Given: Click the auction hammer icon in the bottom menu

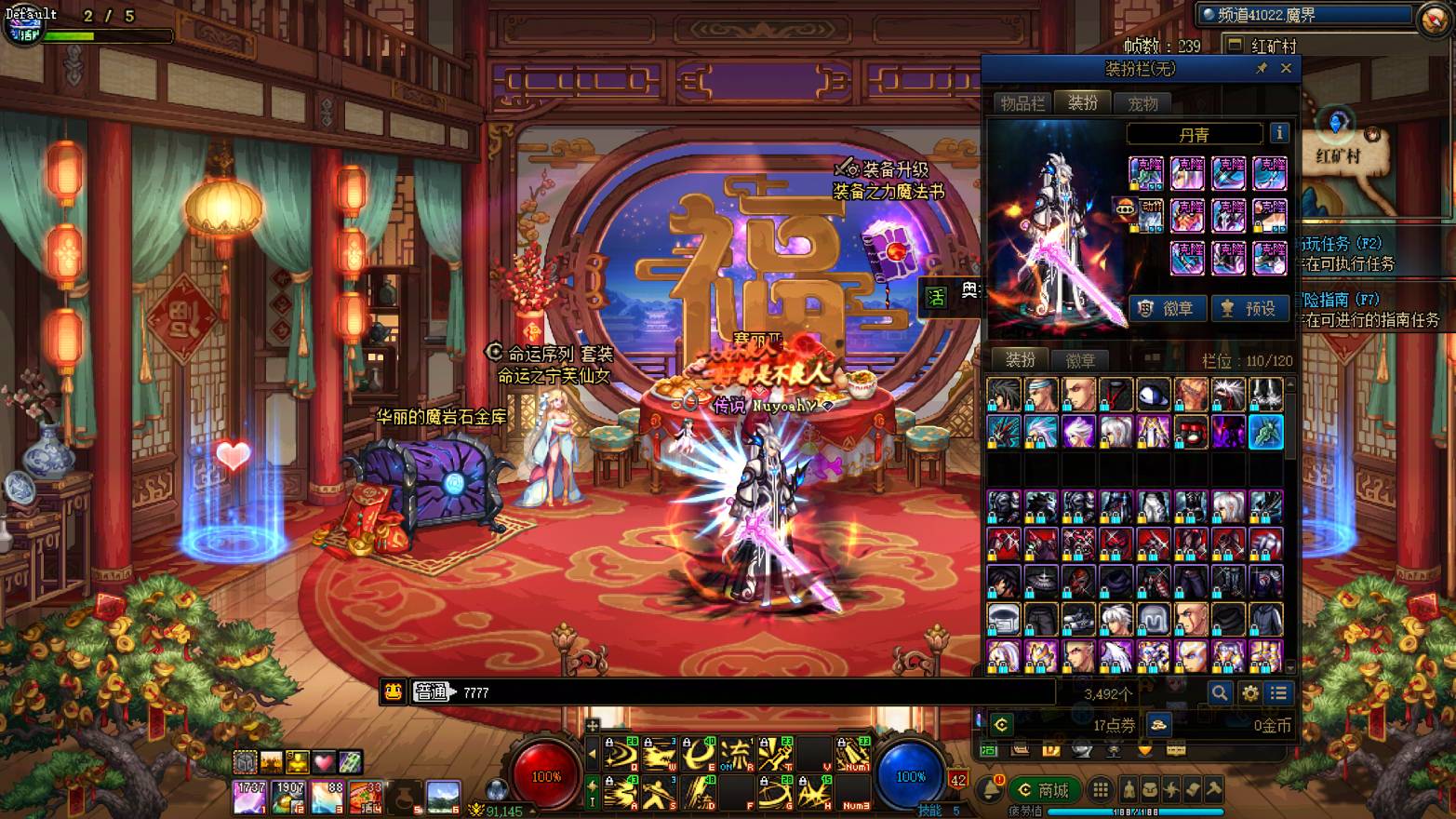Looking at the screenshot, I should tap(1214, 790).
